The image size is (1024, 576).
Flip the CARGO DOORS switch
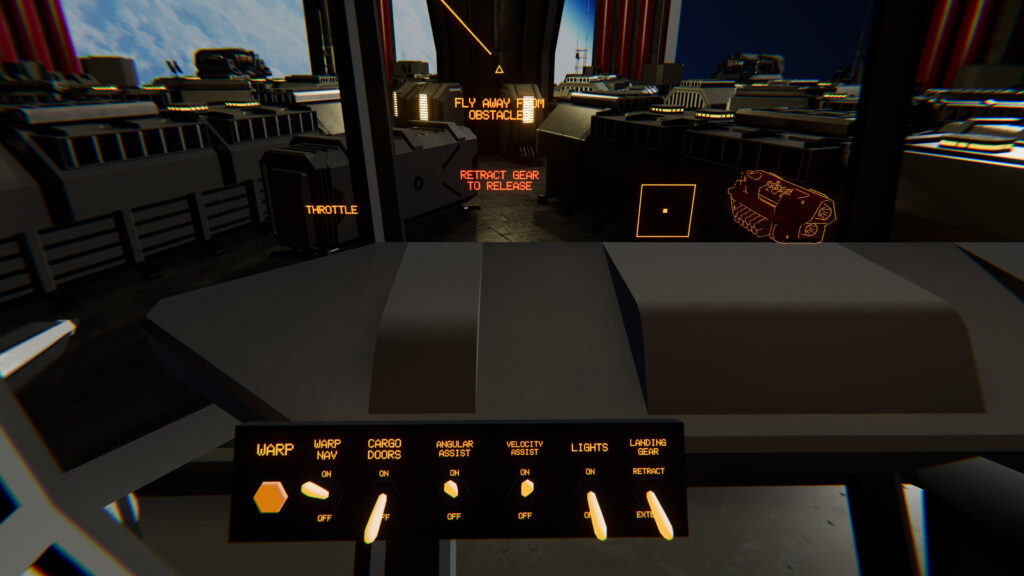(377, 514)
